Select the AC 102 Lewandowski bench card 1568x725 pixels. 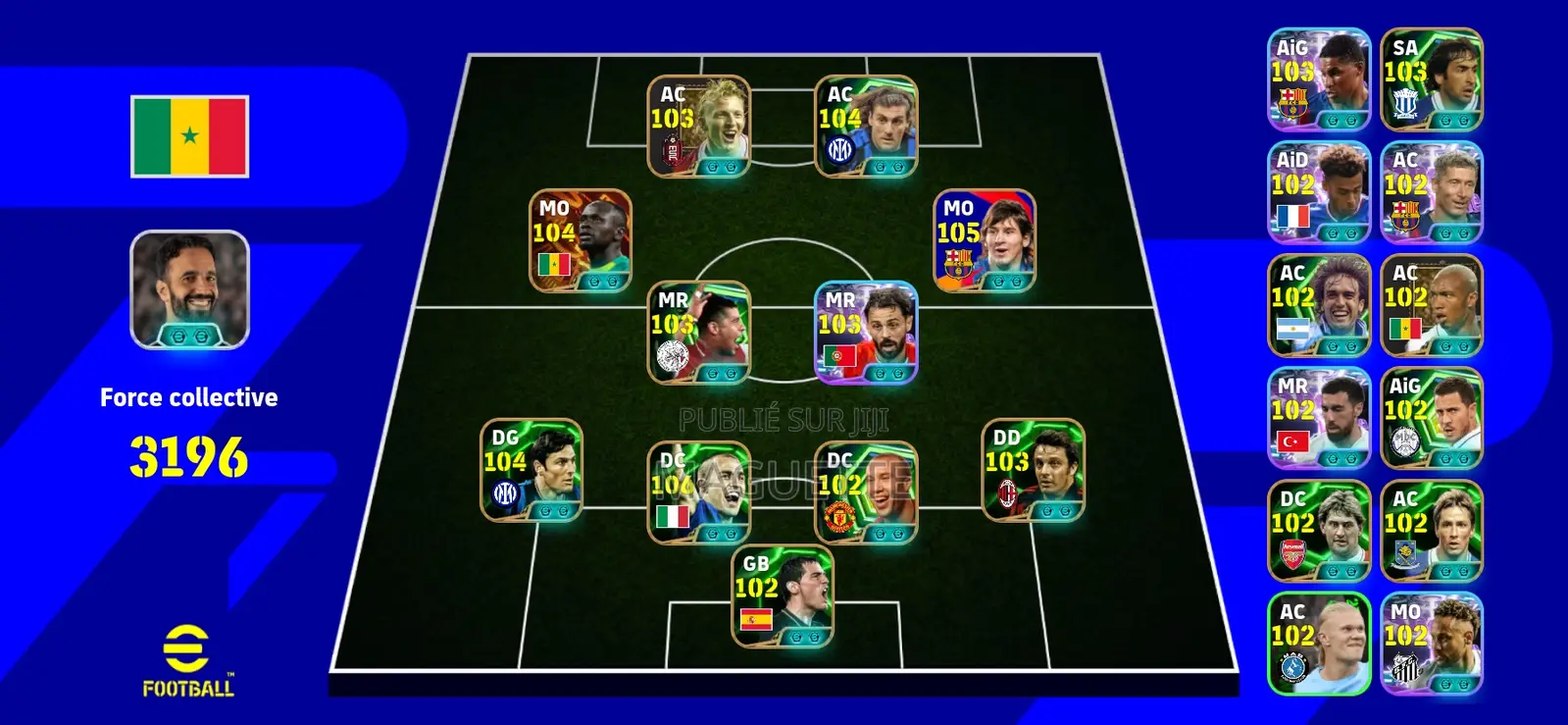pyautogui.click(x=1430, y=191)
